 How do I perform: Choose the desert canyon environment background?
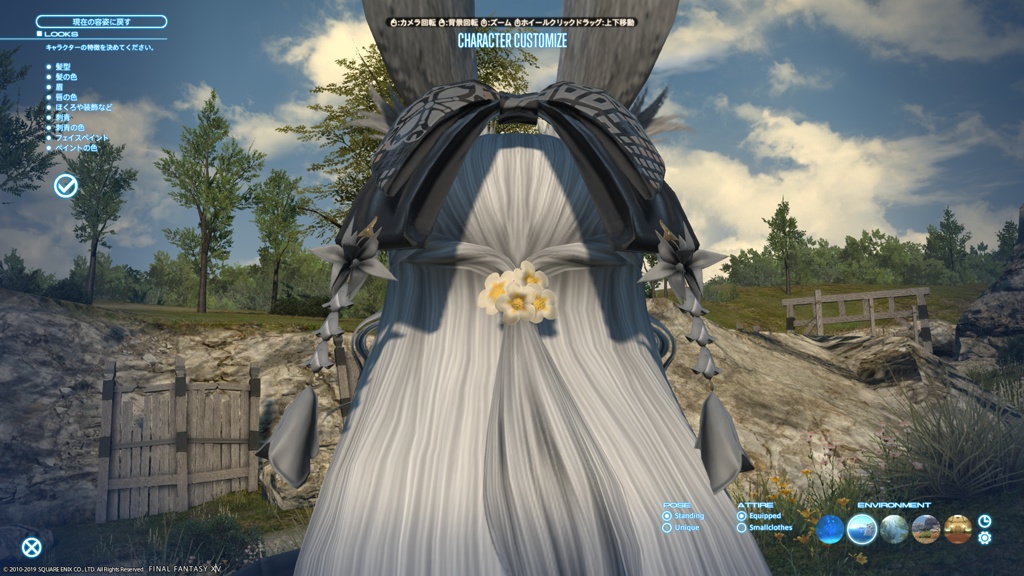tap(926, 529)
